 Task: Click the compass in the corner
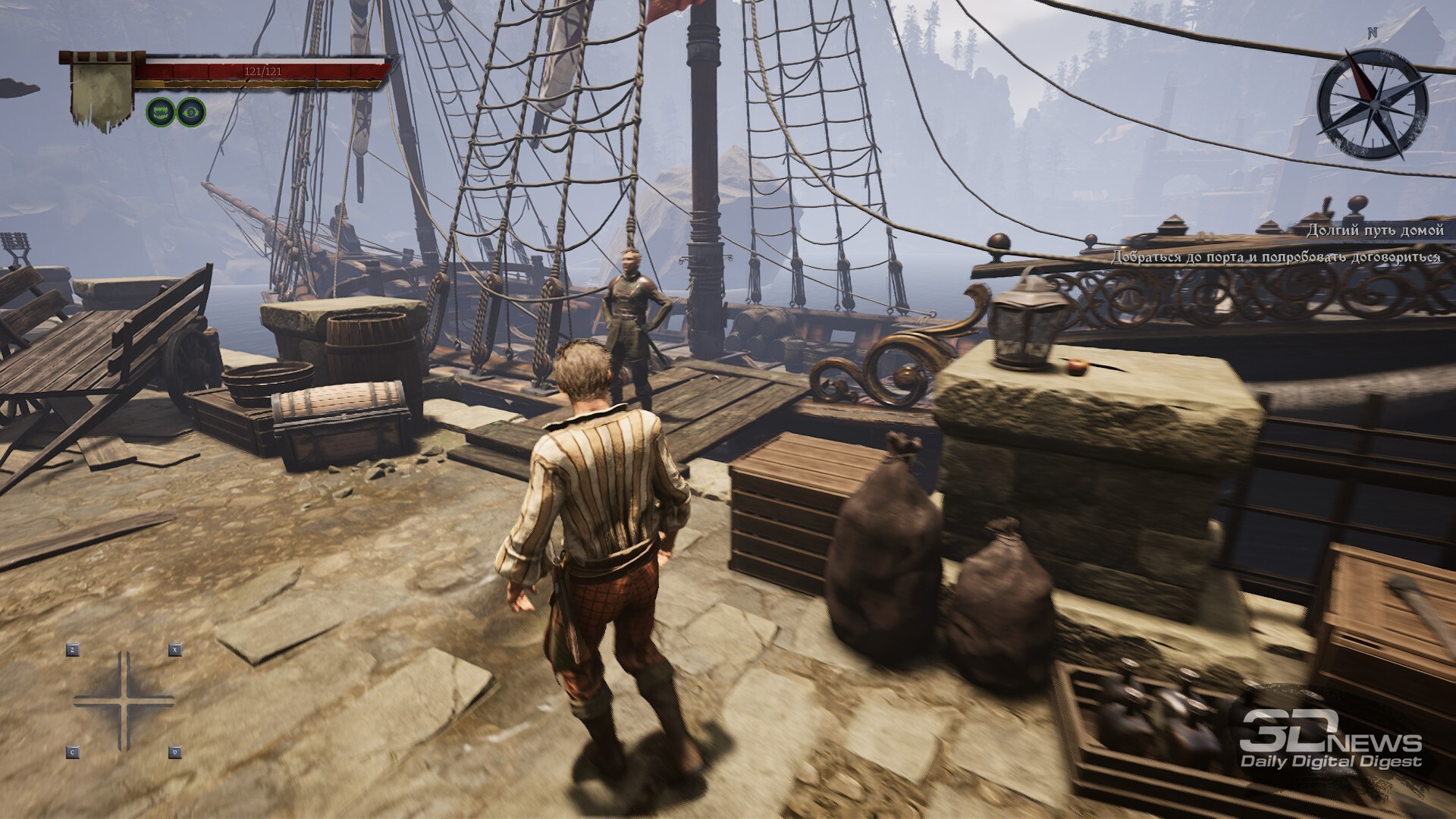tap(1372, 106)
